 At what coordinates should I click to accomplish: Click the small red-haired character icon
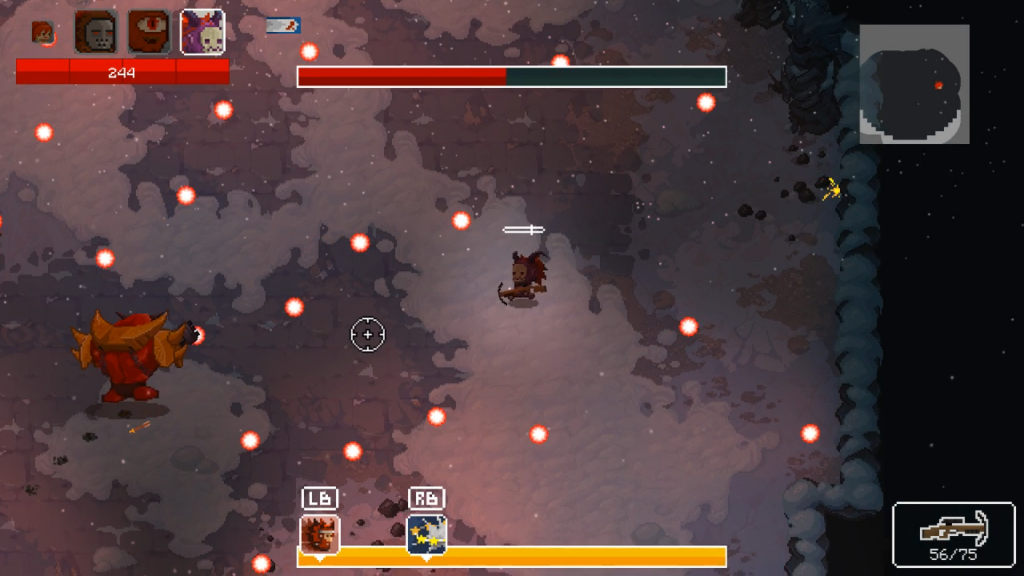pyautogui.click(x=42, y=33)
